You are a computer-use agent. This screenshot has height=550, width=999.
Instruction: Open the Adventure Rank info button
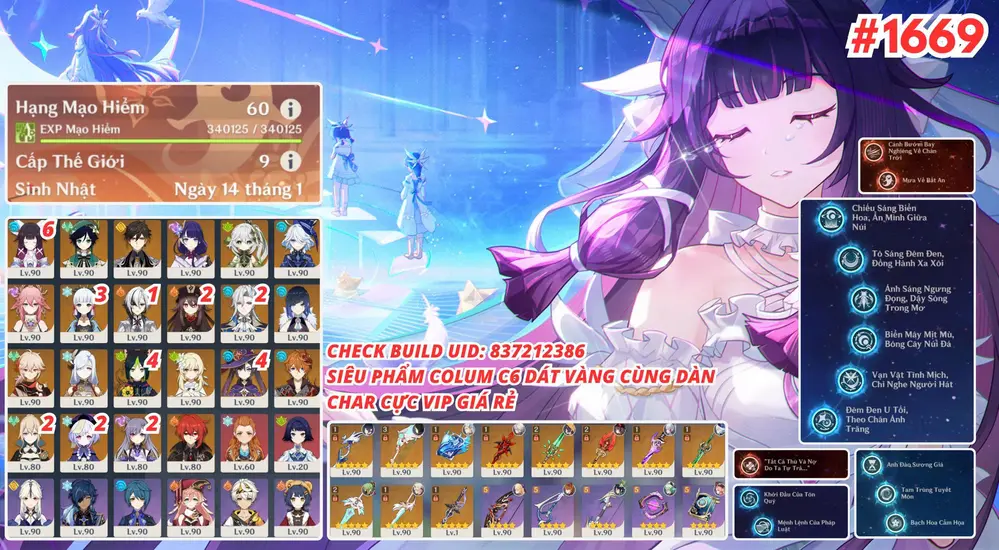291,108
